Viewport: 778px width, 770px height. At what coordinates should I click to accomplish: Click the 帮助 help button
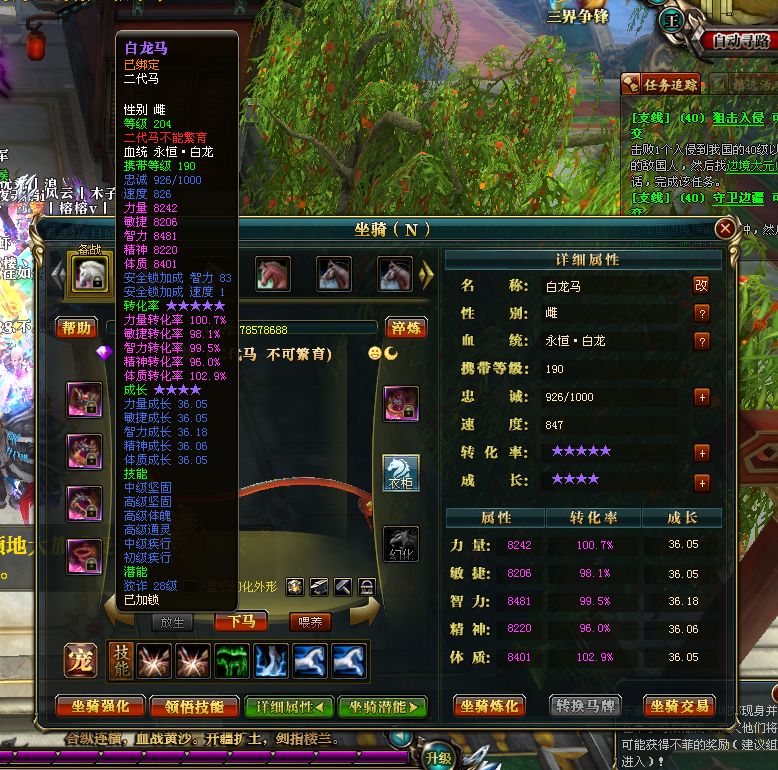point(77,327)
